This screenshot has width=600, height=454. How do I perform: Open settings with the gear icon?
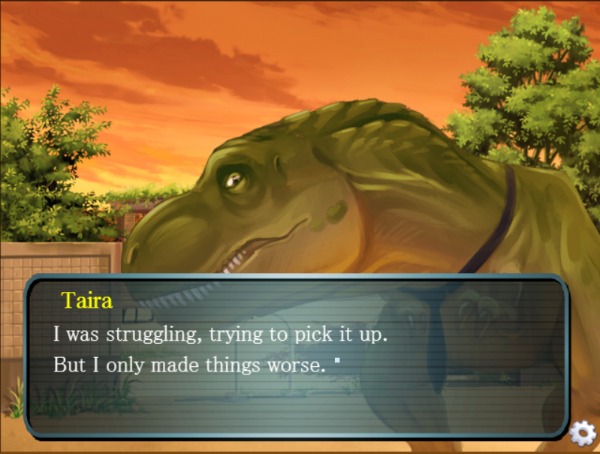(x=582, y=433)
